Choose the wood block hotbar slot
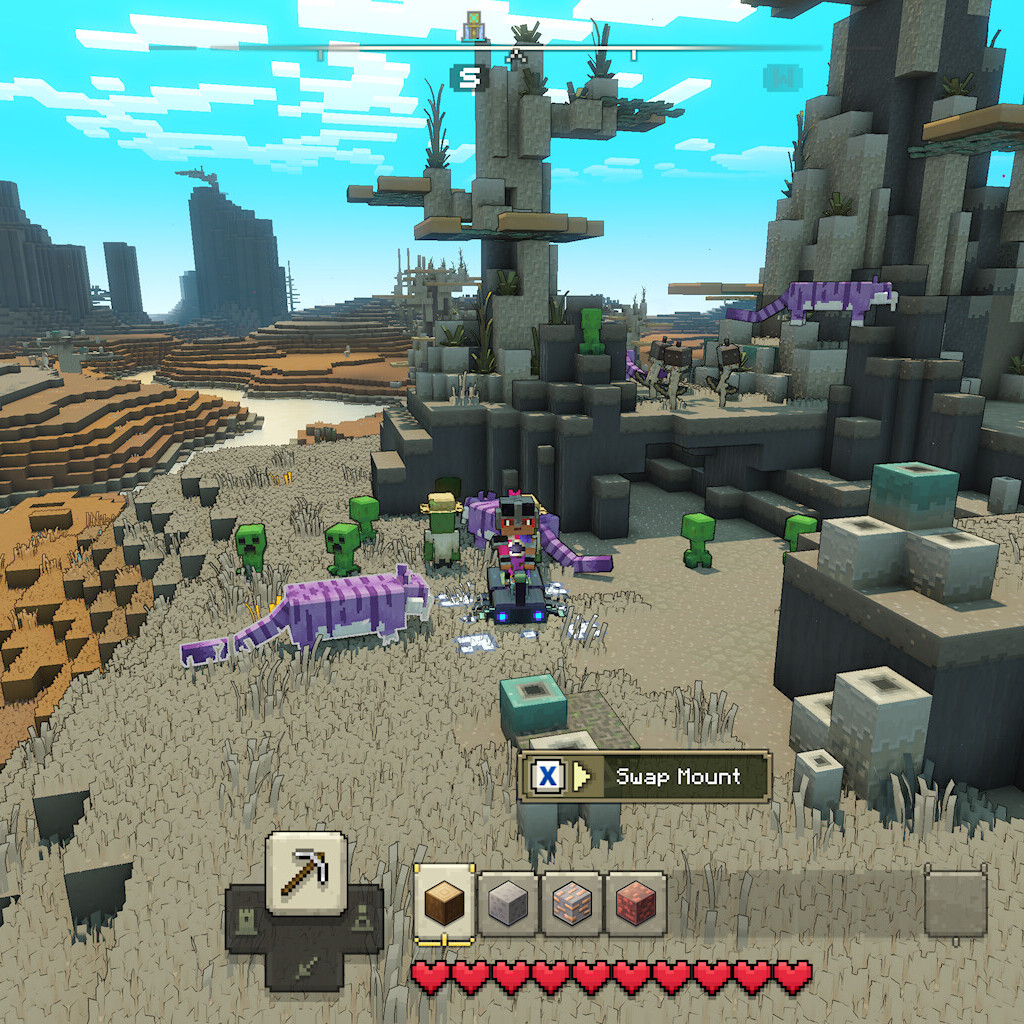This screenshot has width=1024, height=1024. point(444,904)
